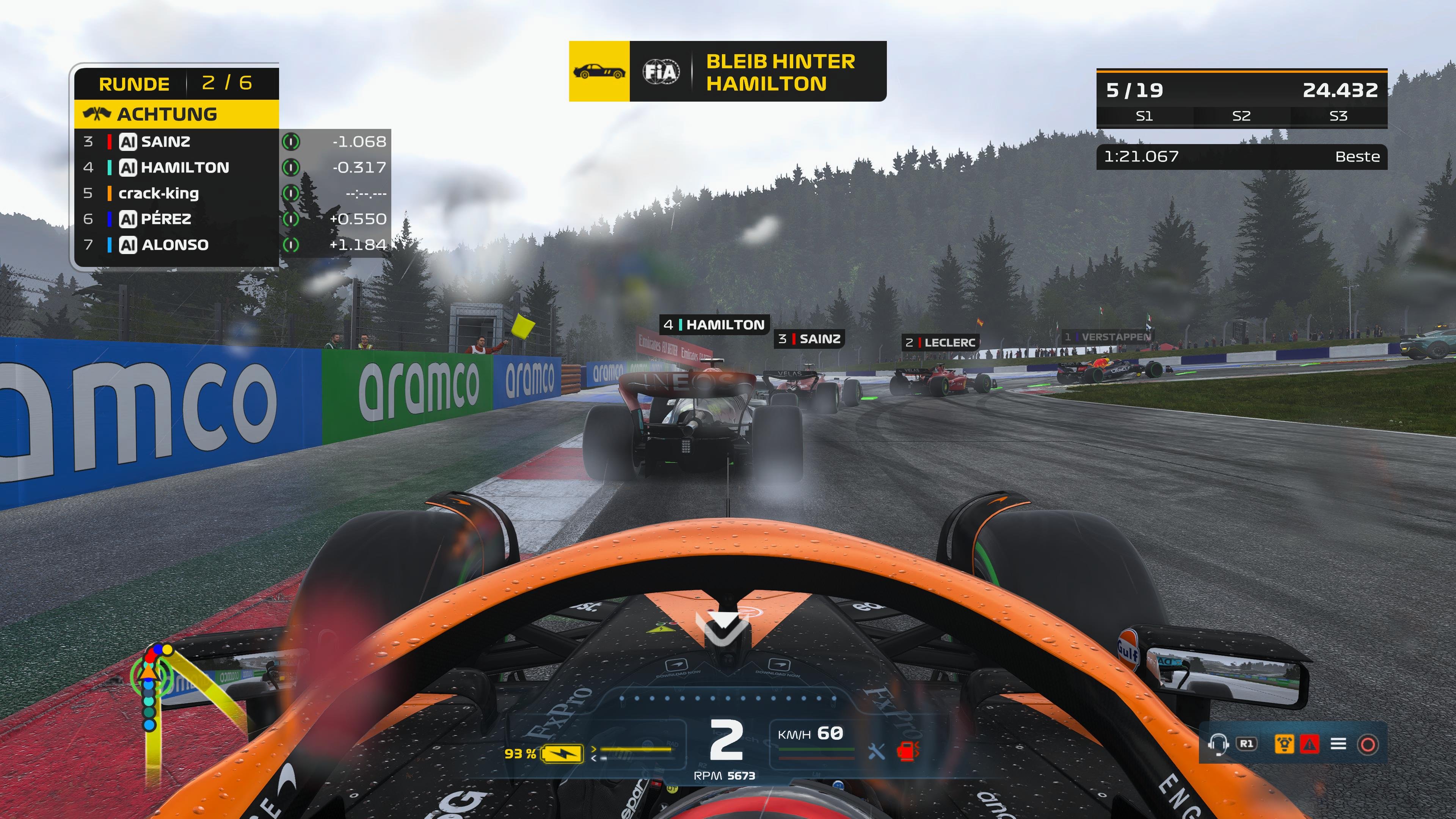Toggle the AI badge next to SAINZ
Image resolution: width=1456 pixels, height=819 pixels.
[x=128, y=141]
